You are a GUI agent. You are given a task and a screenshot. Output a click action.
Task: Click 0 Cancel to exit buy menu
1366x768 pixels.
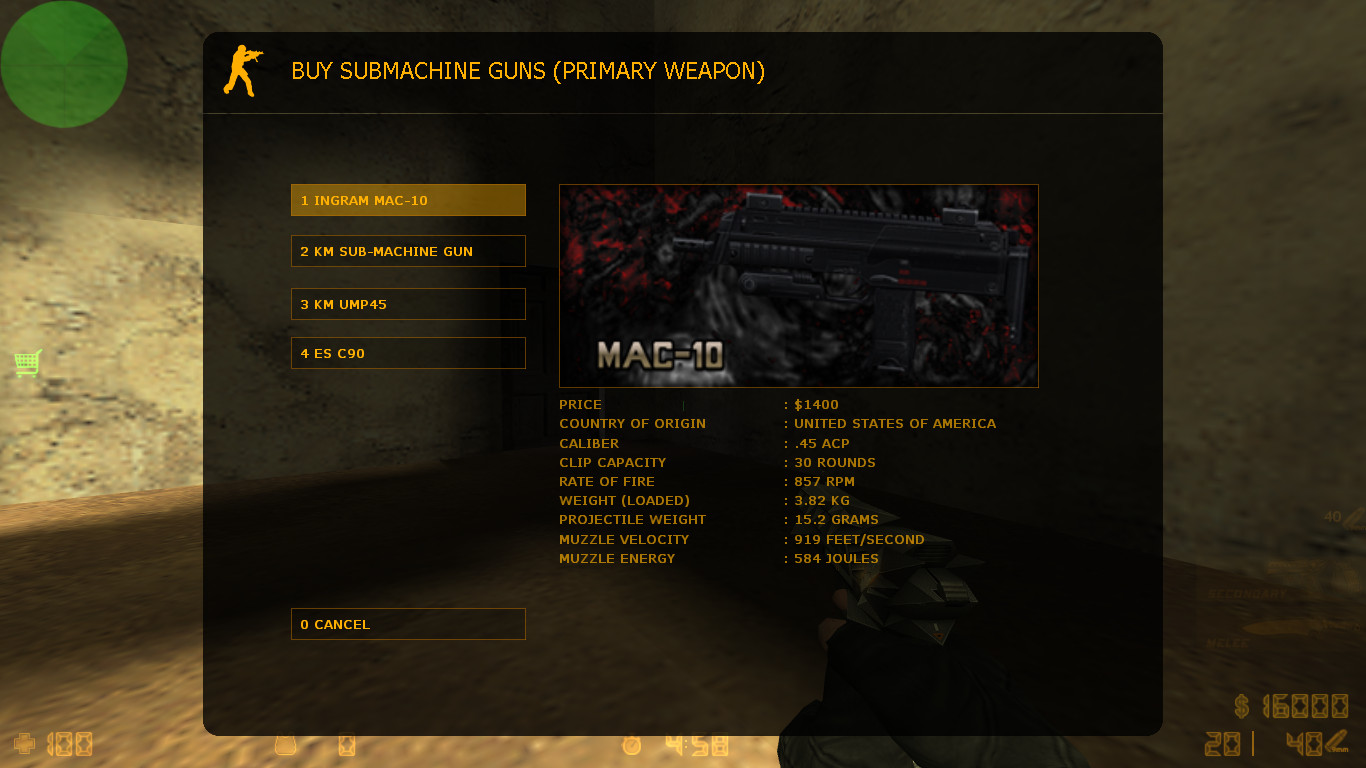coord(408,623)
